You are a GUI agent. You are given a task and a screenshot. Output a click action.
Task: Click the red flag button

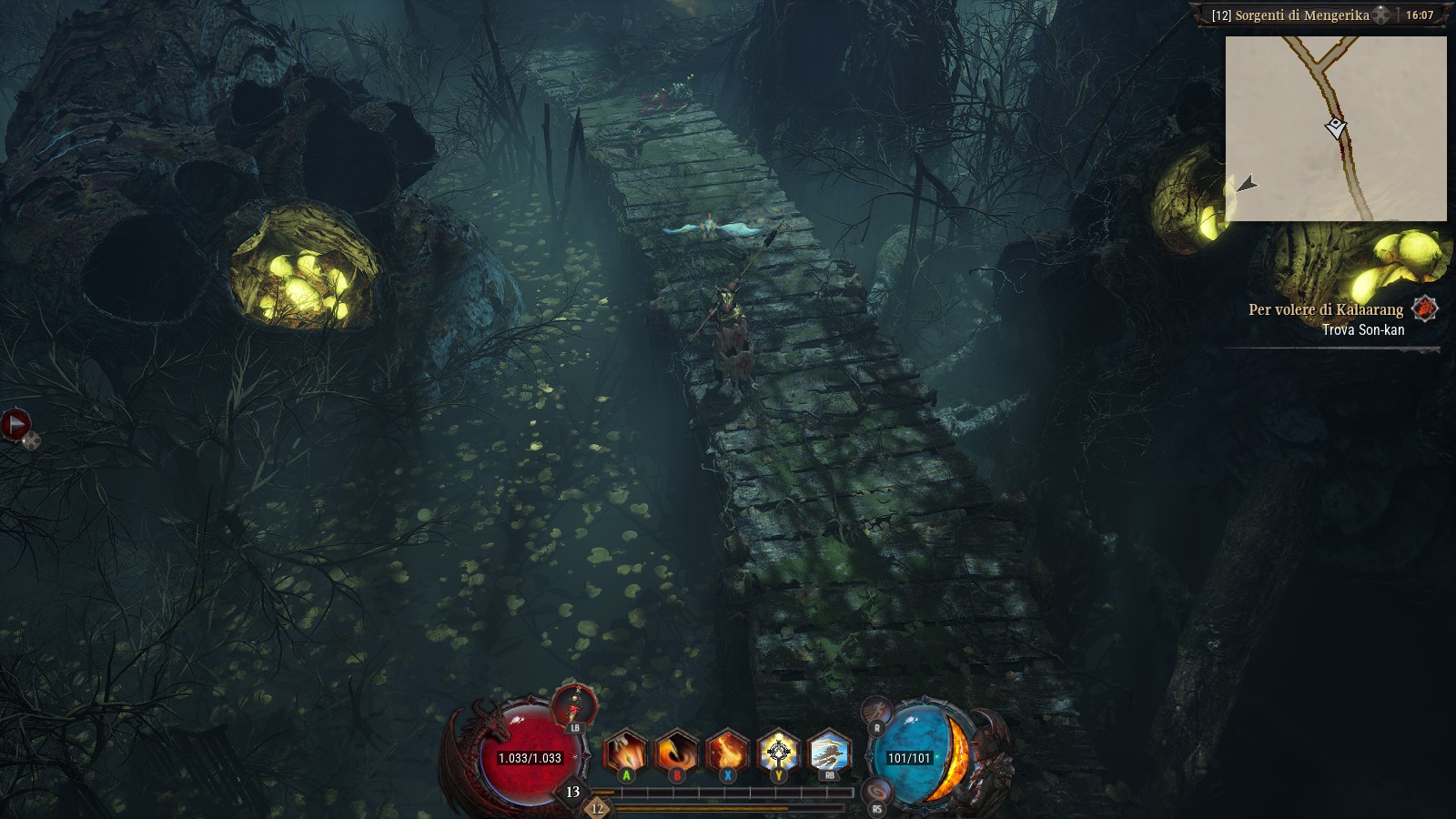click(x=15, y=423)
